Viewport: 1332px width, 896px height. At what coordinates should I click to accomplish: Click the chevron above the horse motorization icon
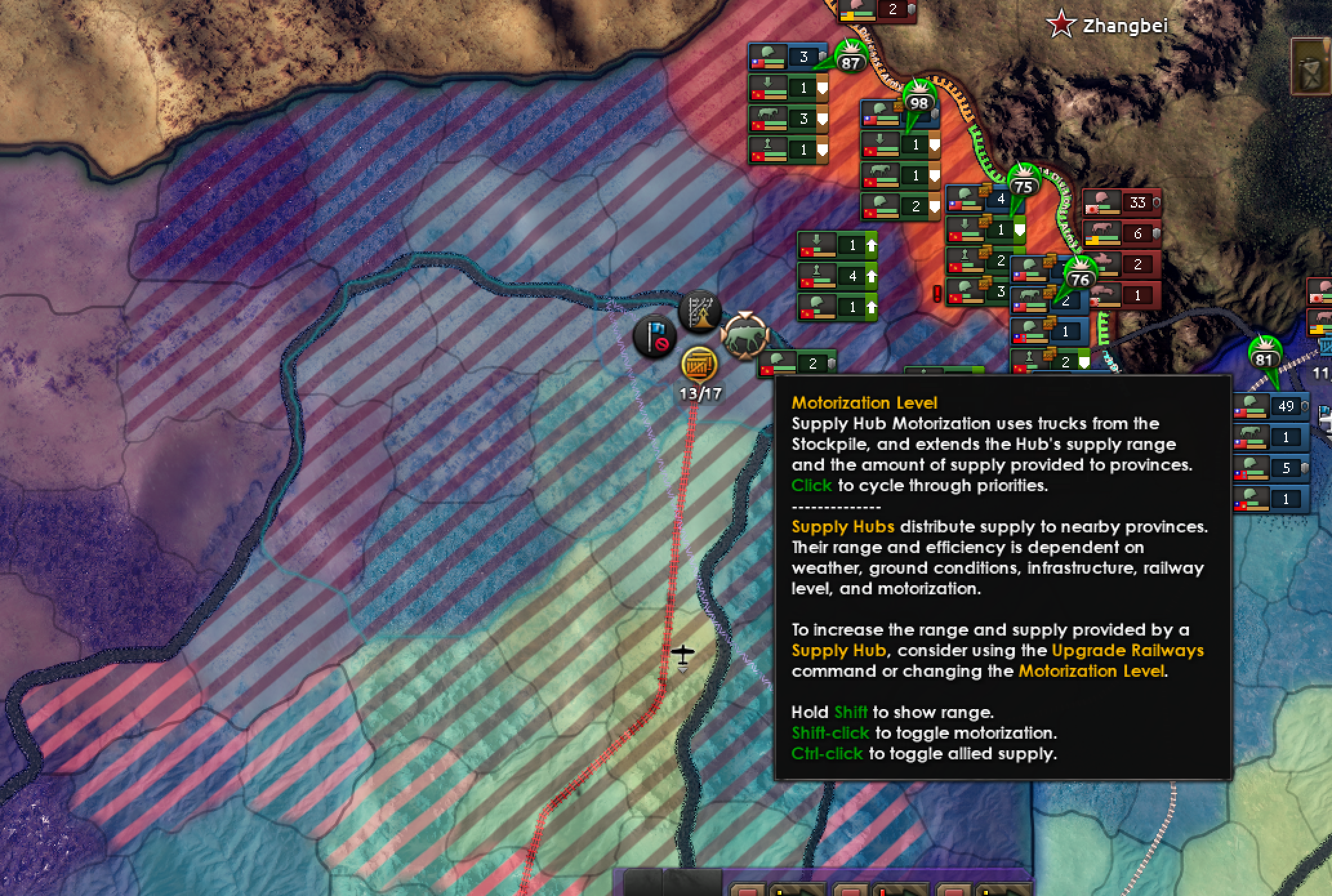click(x=745, y=312)
